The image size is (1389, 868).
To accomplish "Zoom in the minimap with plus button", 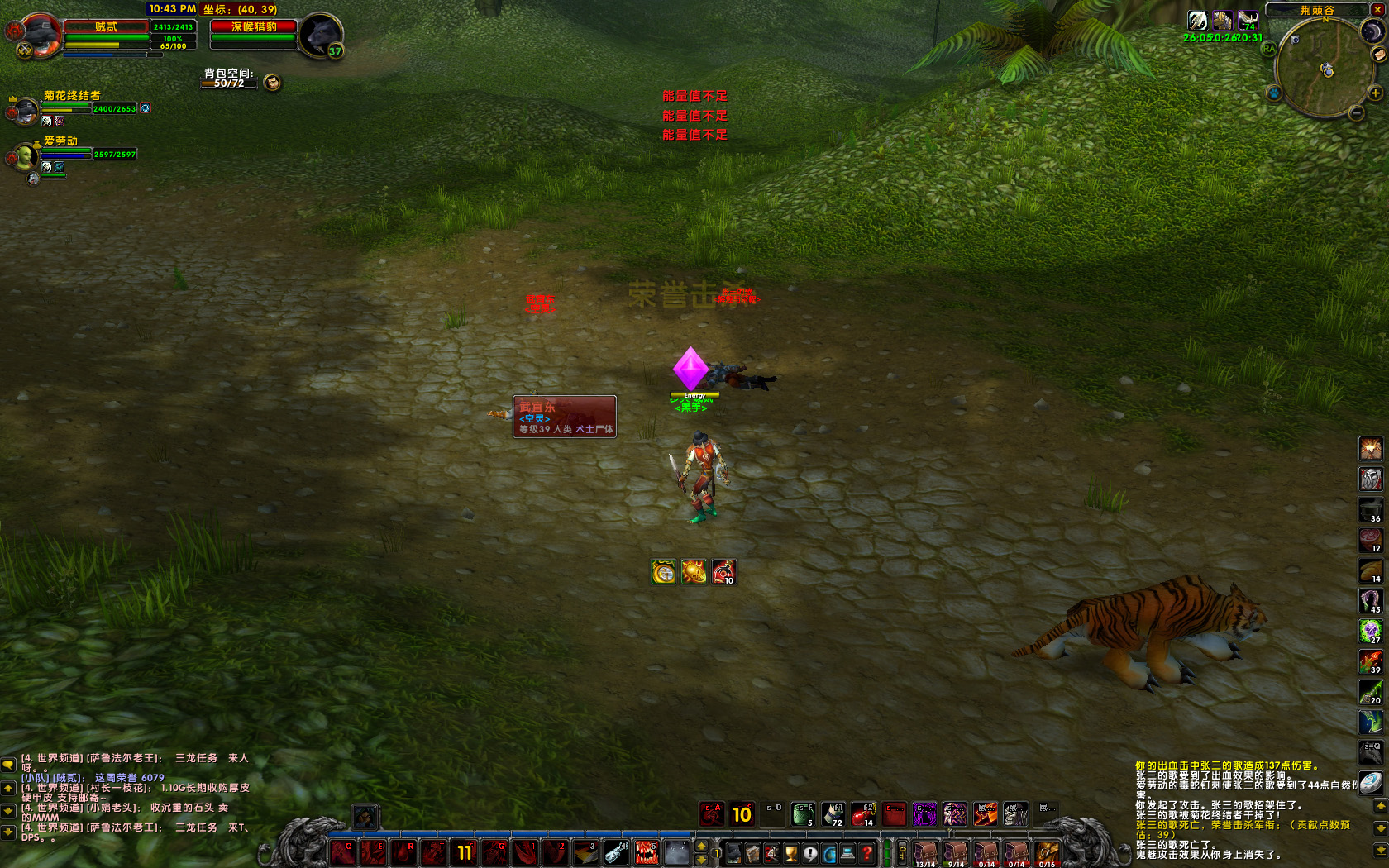I will (x=1376, y=93).
